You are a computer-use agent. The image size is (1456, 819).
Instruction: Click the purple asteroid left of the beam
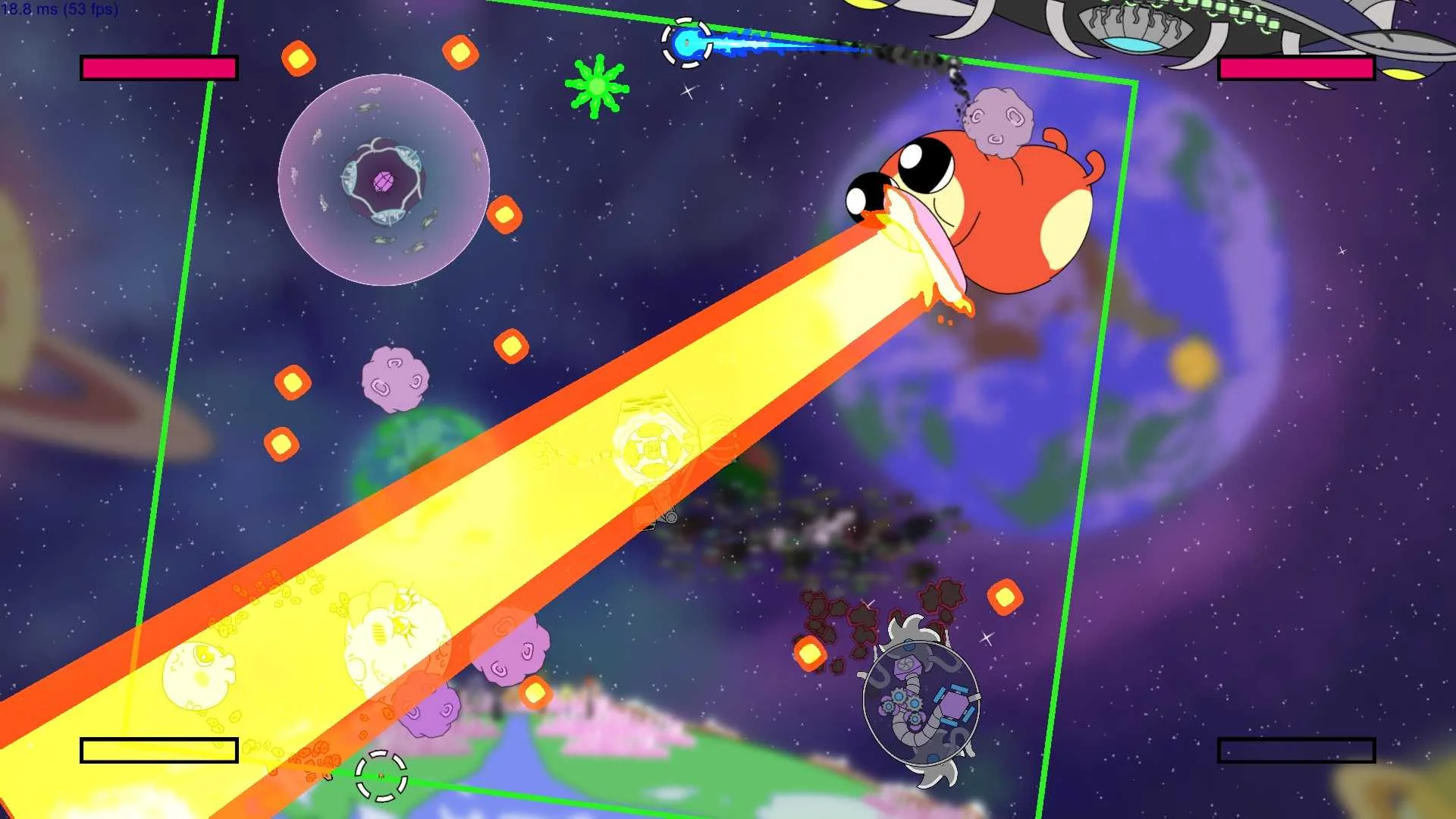(394, 379)
